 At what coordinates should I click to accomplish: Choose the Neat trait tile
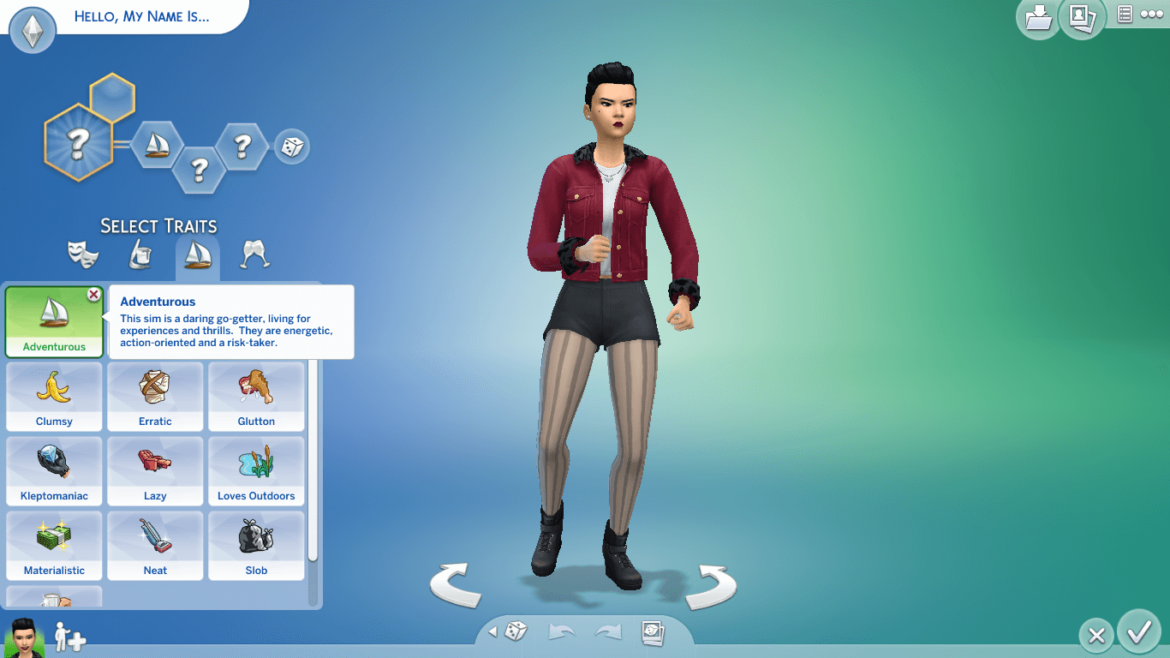[x=155, y=545]
